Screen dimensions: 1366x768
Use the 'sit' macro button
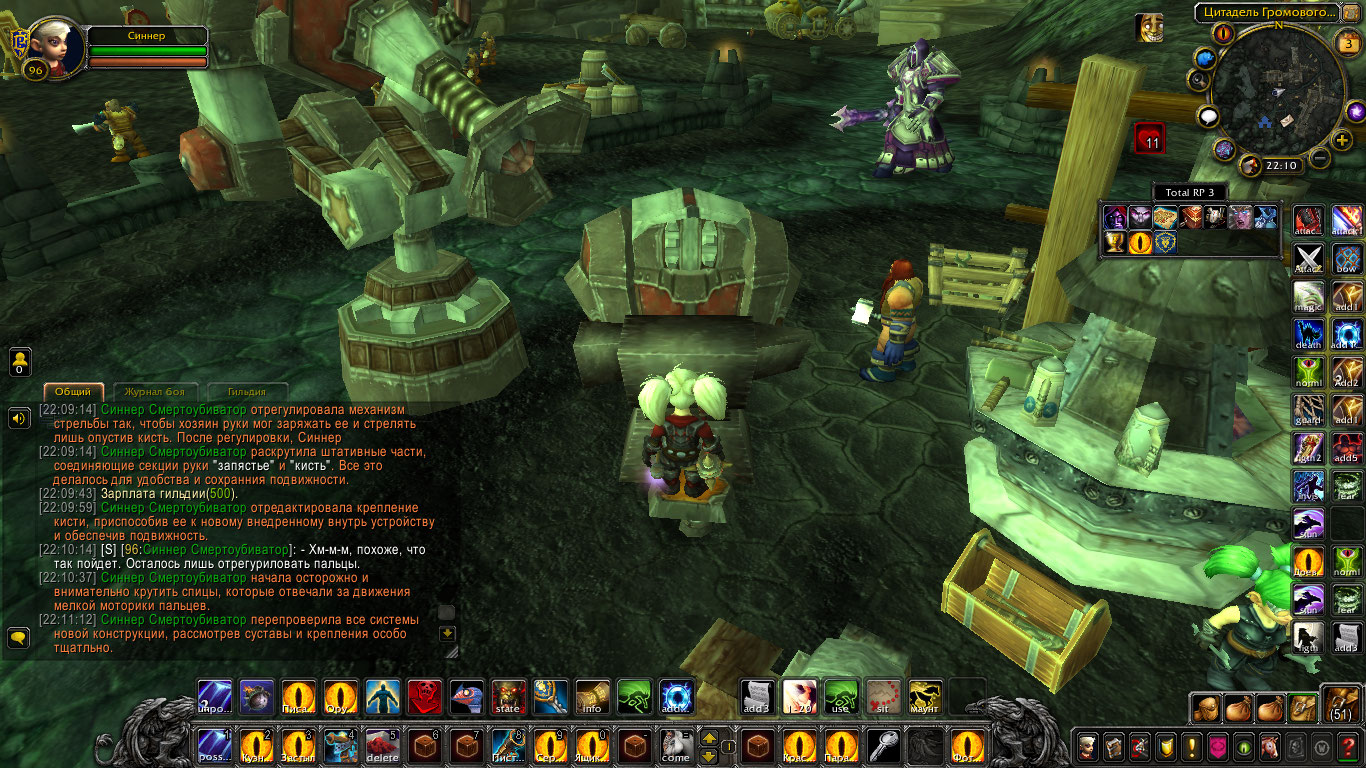[882, 696]
